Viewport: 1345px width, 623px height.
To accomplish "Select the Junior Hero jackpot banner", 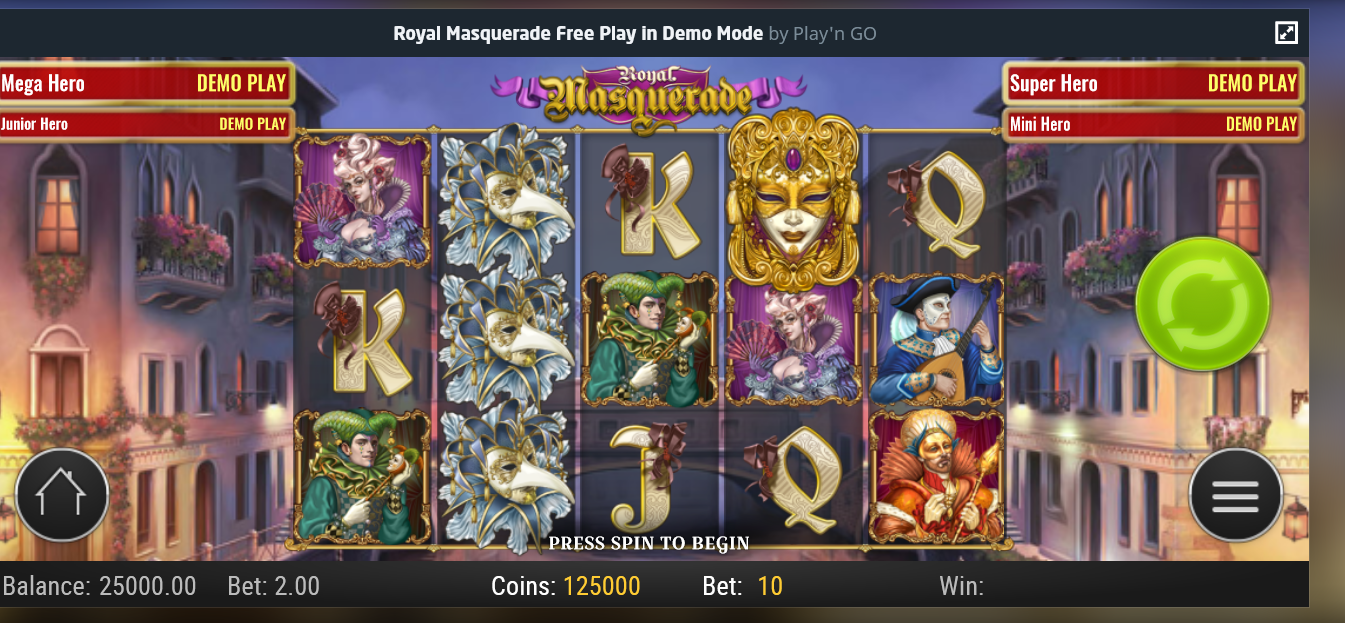I will [145, 124].
